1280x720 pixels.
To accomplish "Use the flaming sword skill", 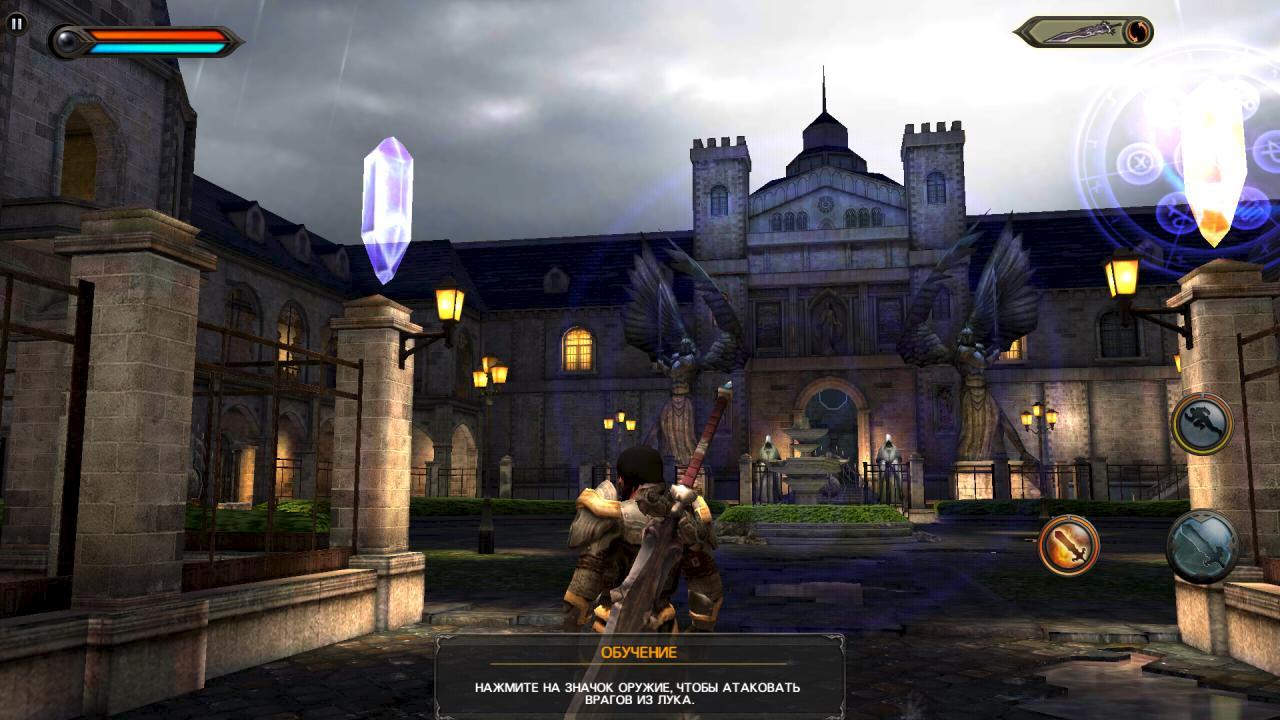I will pyautogui.click(x=1068, y=545).
